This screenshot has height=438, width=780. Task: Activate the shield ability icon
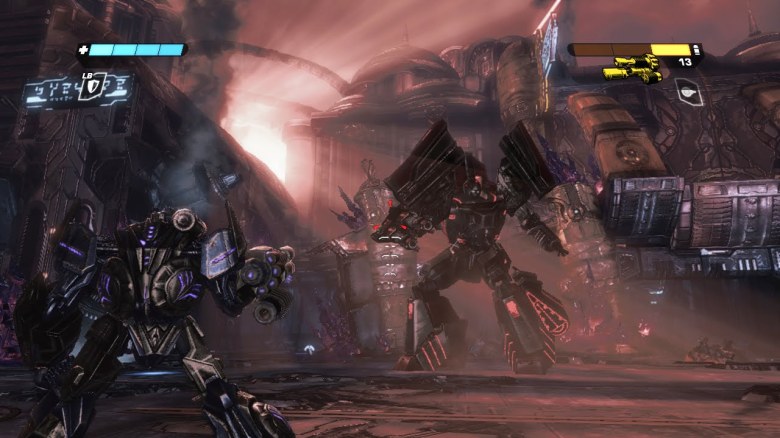pyautogui.click(x=95, y=88)
